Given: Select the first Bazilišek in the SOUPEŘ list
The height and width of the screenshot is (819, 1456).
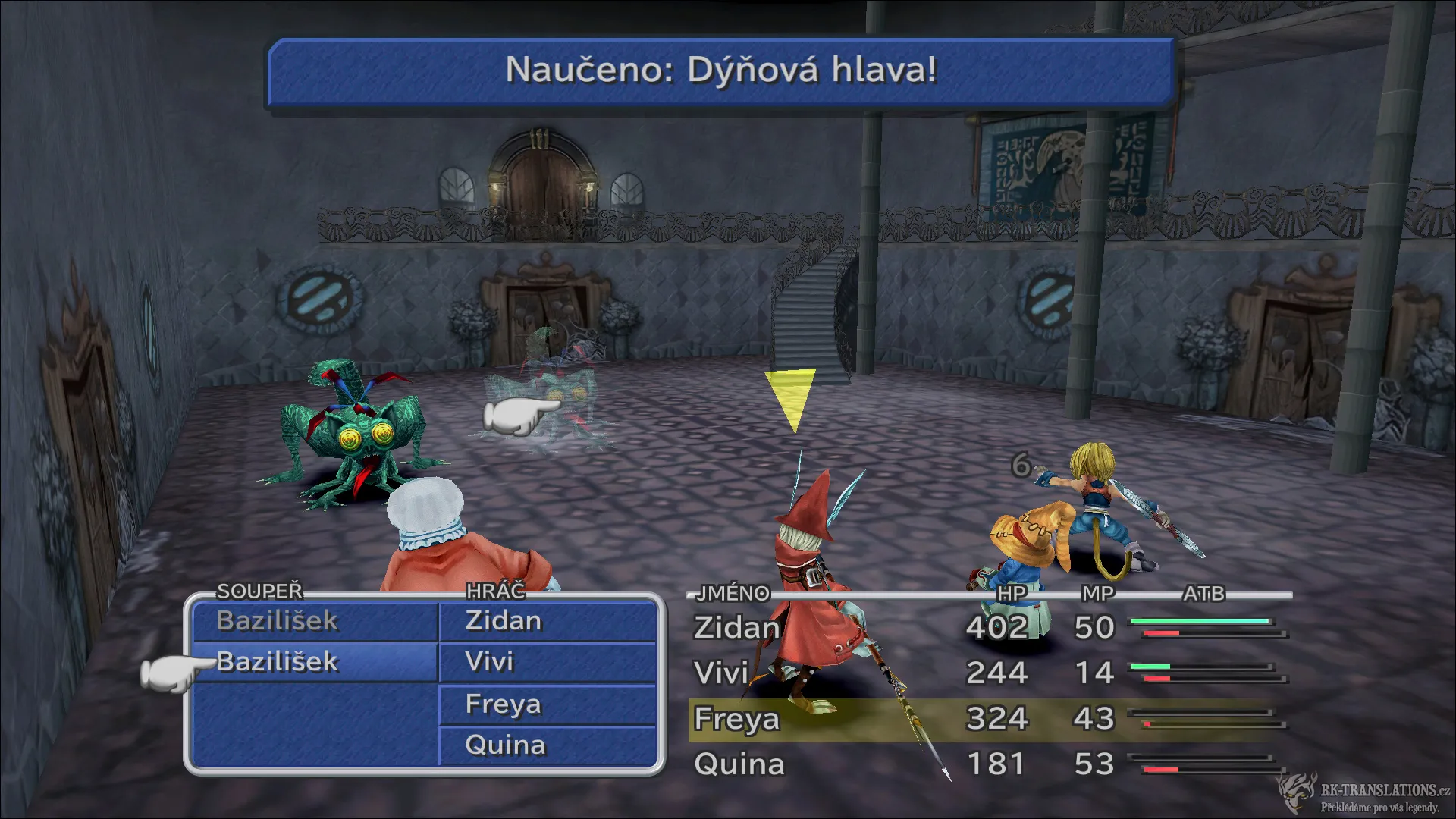Looking at the screenshot, I should [x=277, y=620].
